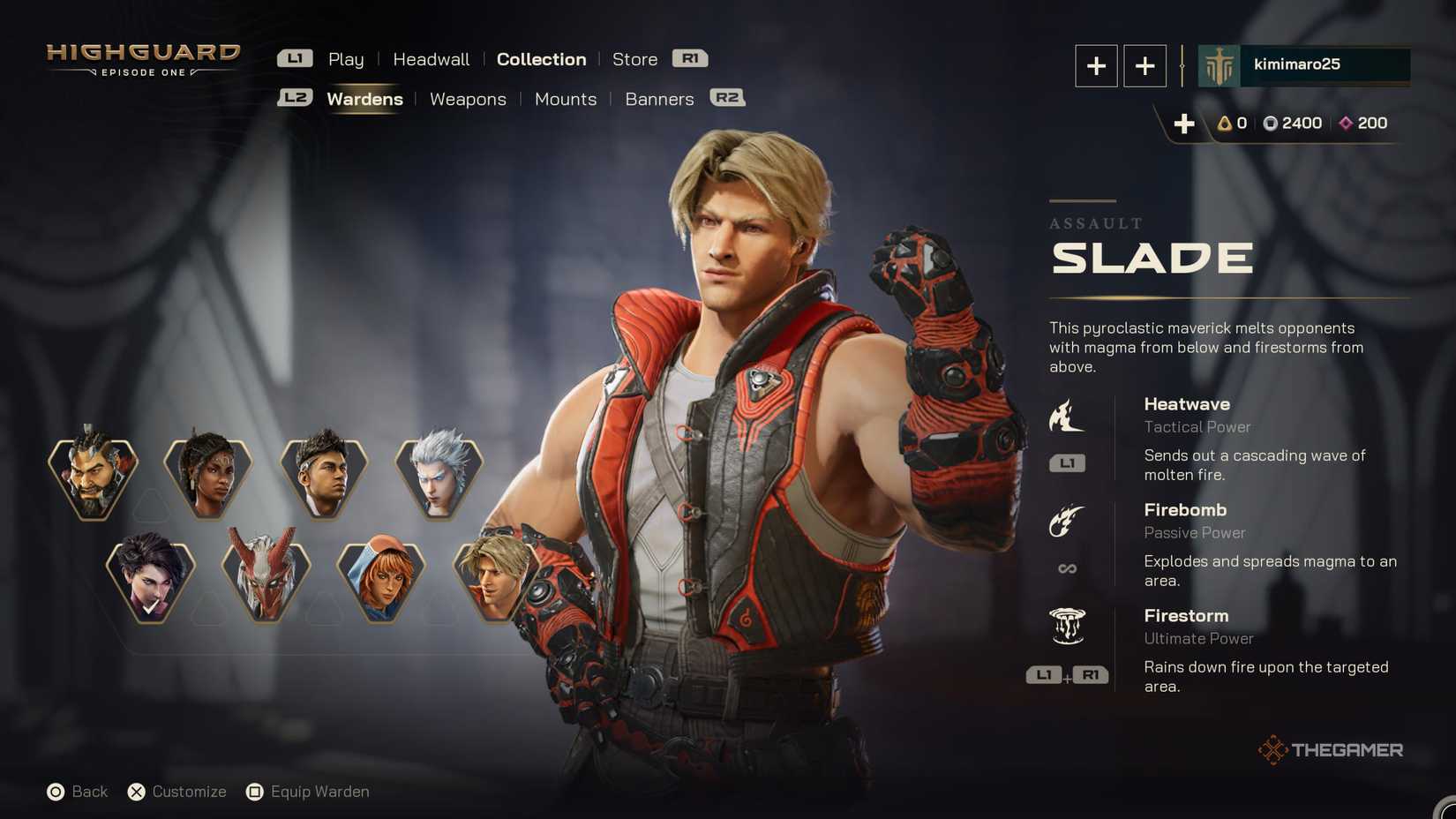This screenshot has height=819, width=1456.
Task: Open the Banners menu entry
Action: click(658, 99)
